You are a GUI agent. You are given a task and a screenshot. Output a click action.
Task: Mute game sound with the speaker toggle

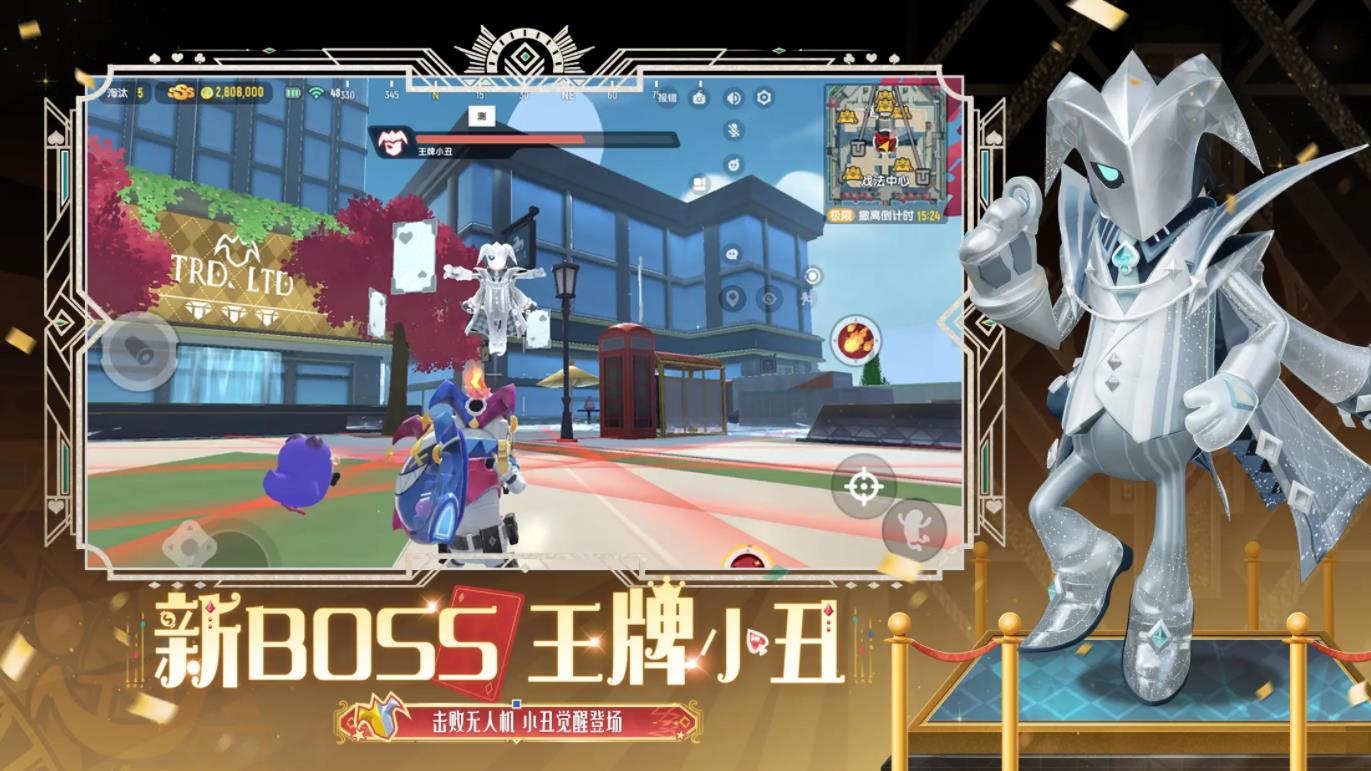point(732,99)
